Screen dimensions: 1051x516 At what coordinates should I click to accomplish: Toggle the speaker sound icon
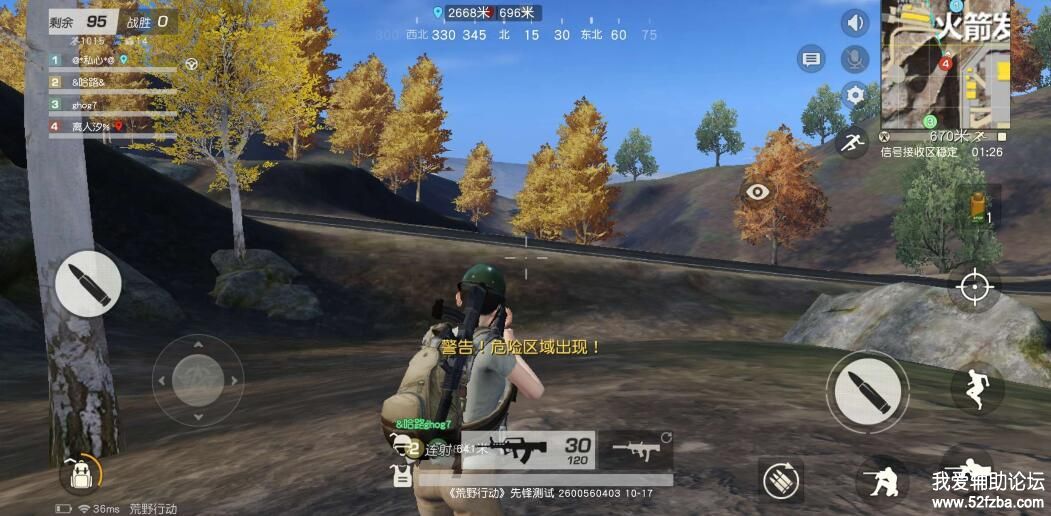[x=855, y=23]
